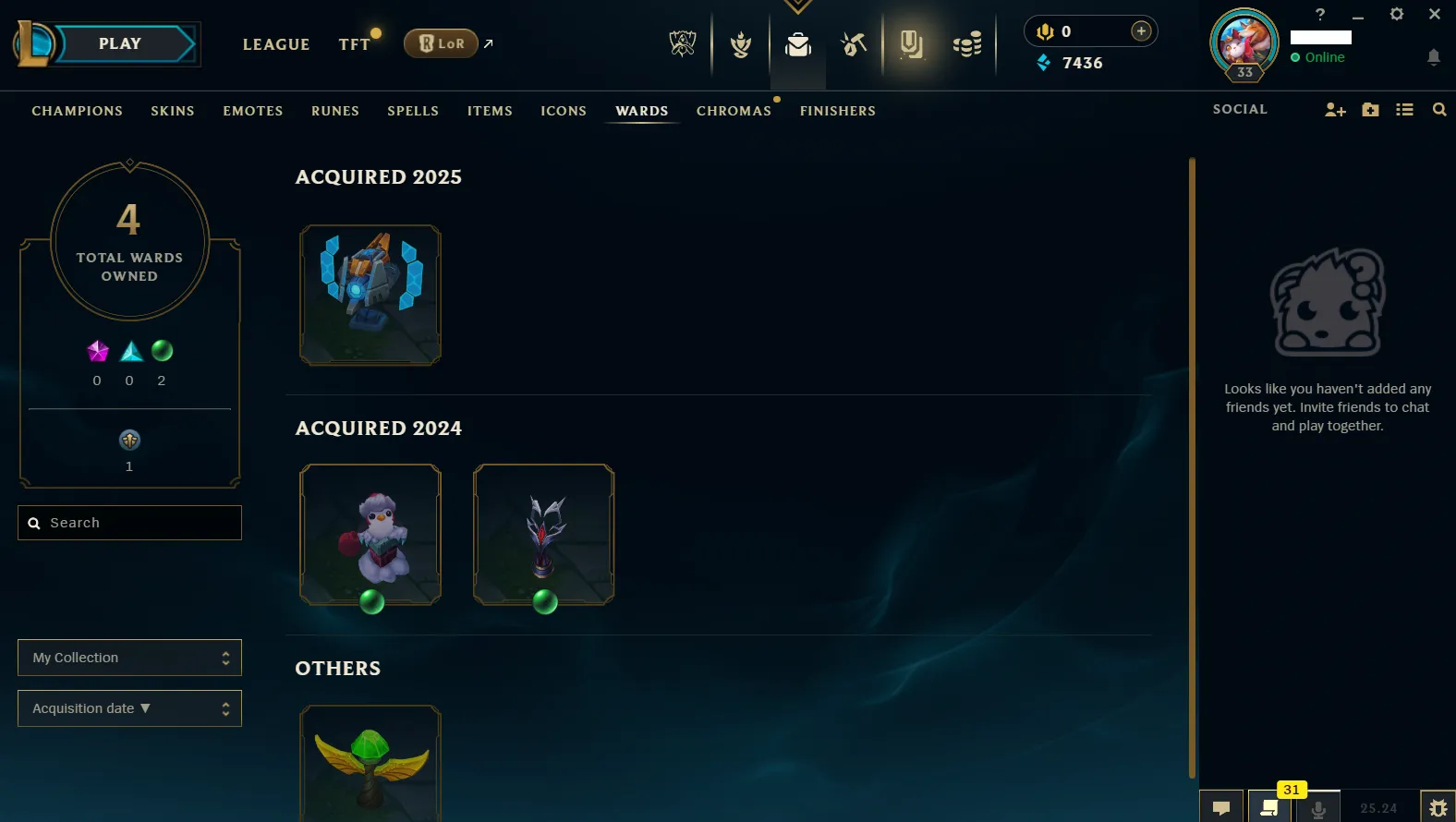Open friend search in the Social panel

(x=1439, y=109)
